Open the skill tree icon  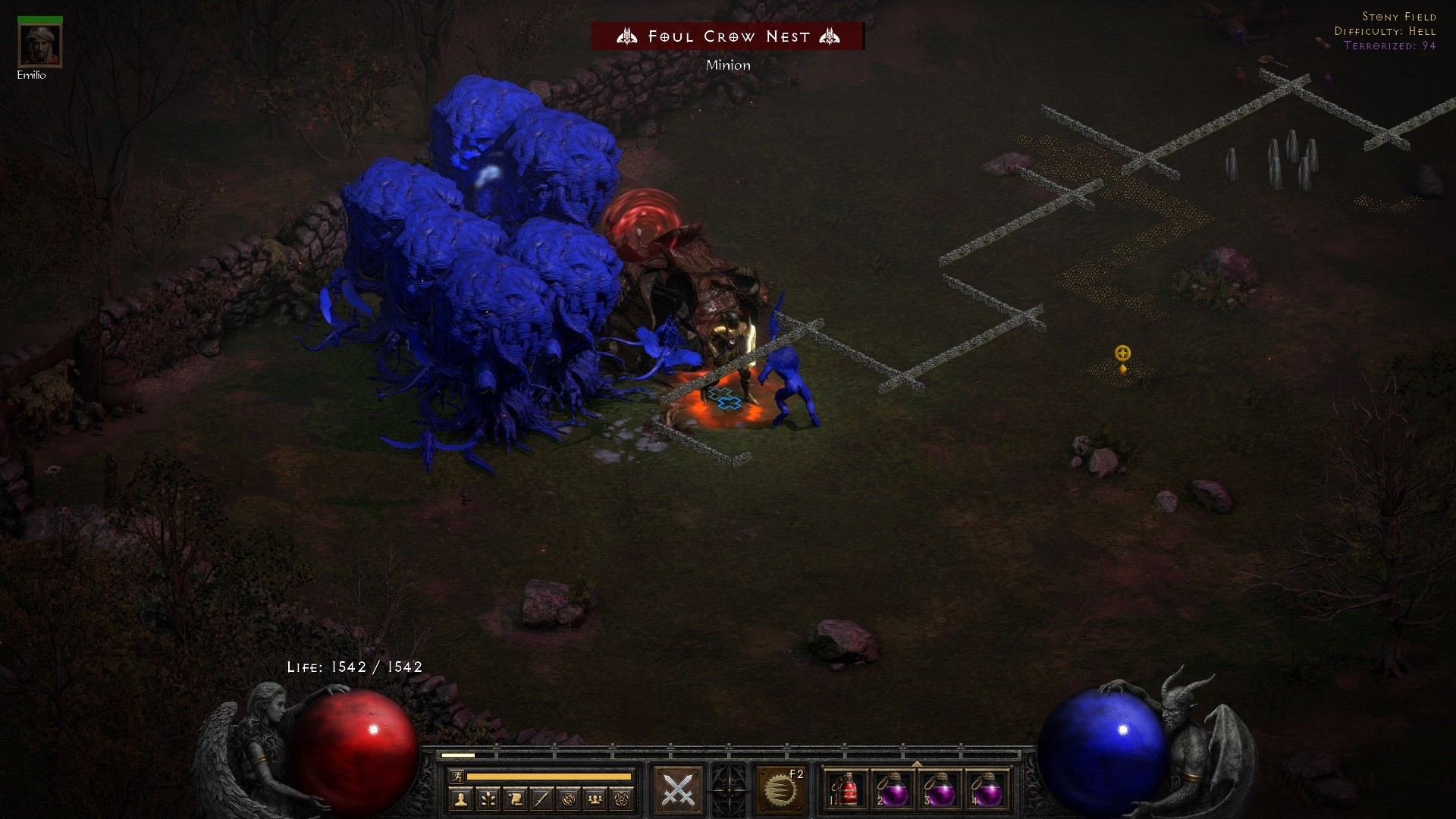click(488, 799)
